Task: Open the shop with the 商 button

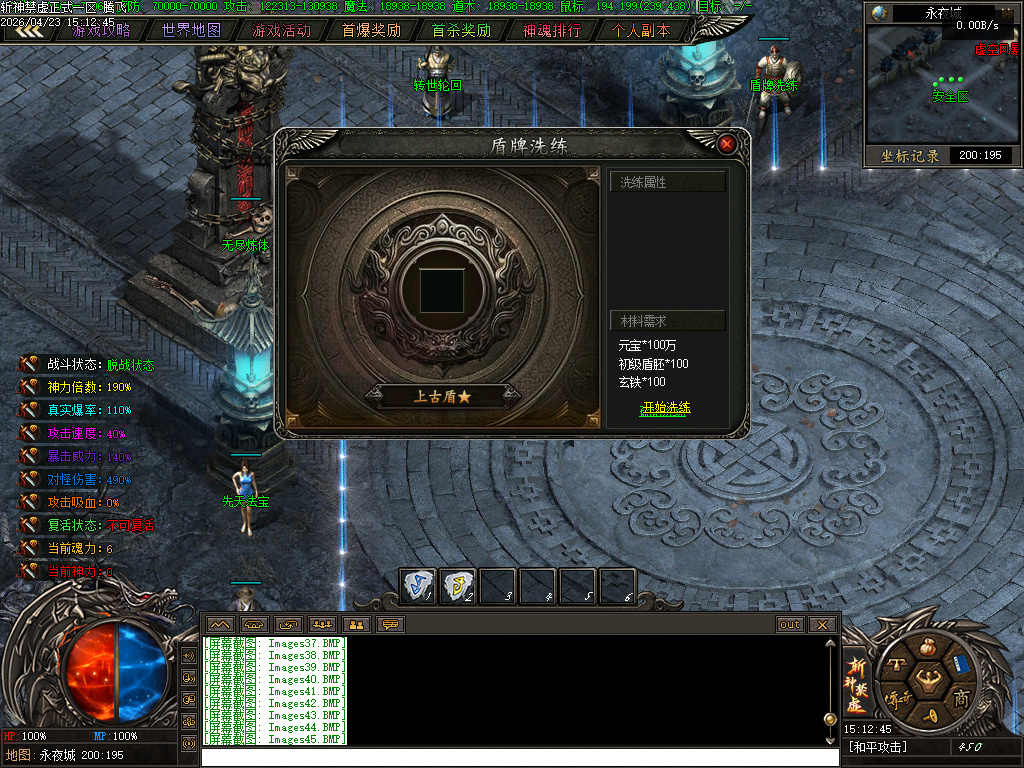Action: point(961,696)
